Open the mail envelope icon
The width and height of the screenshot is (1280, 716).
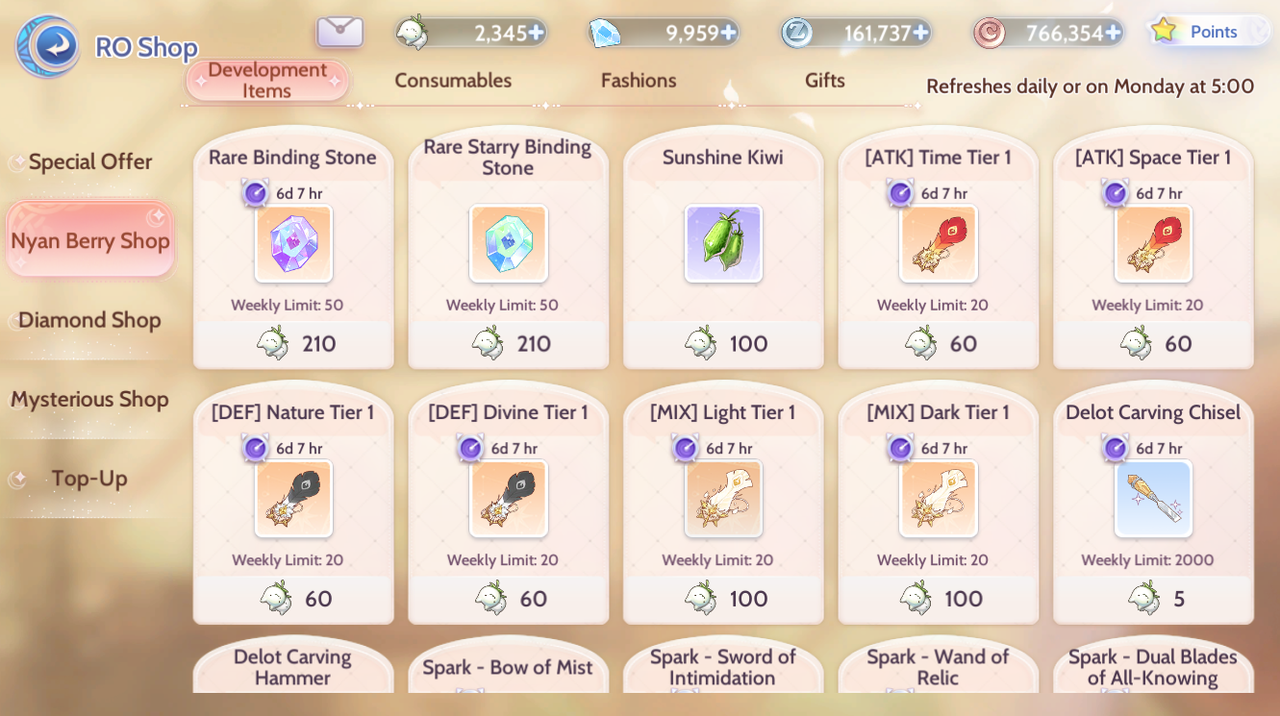(x=340, y=32)
